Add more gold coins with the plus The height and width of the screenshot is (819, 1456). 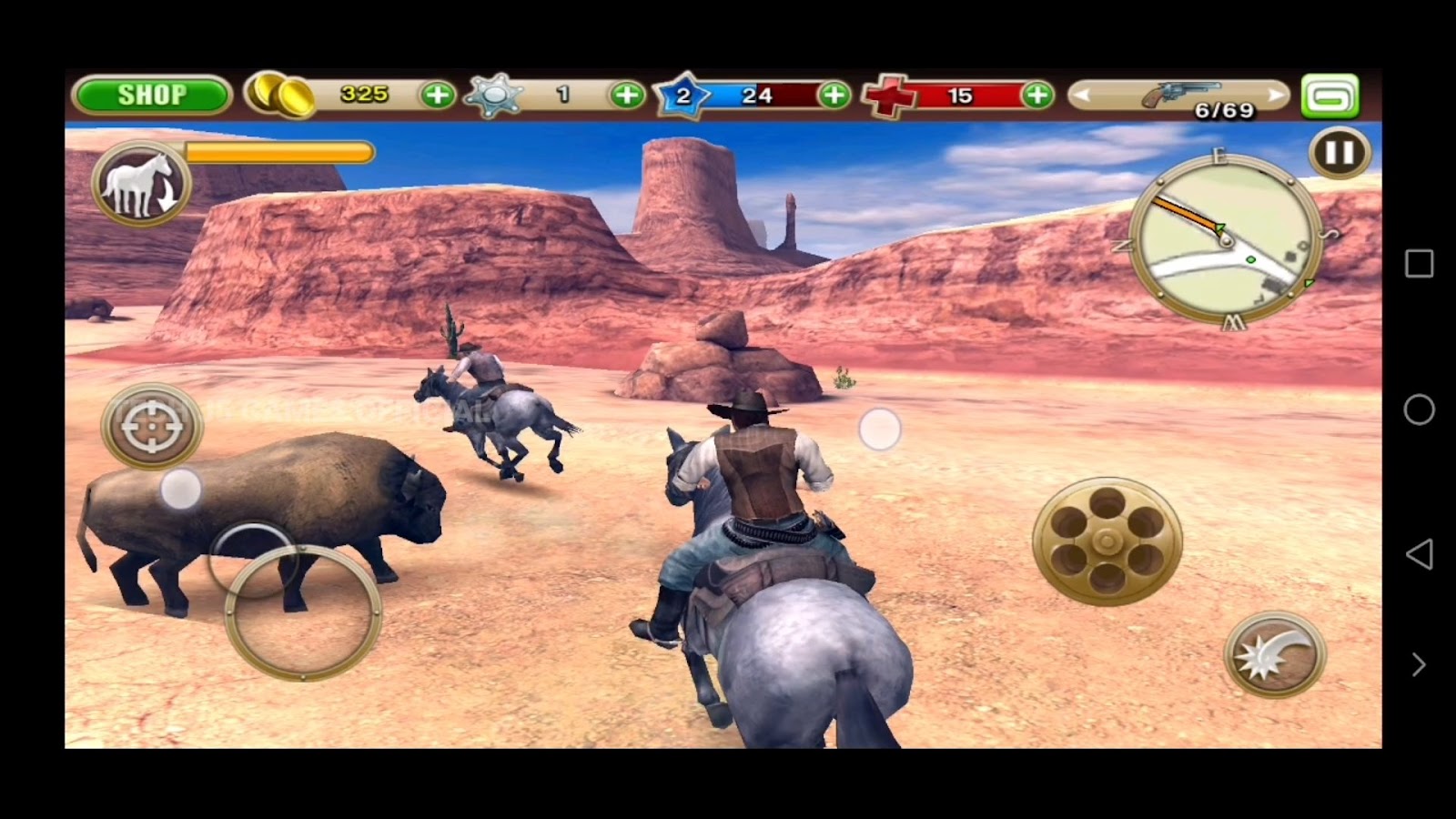click(x=438, y=95)
